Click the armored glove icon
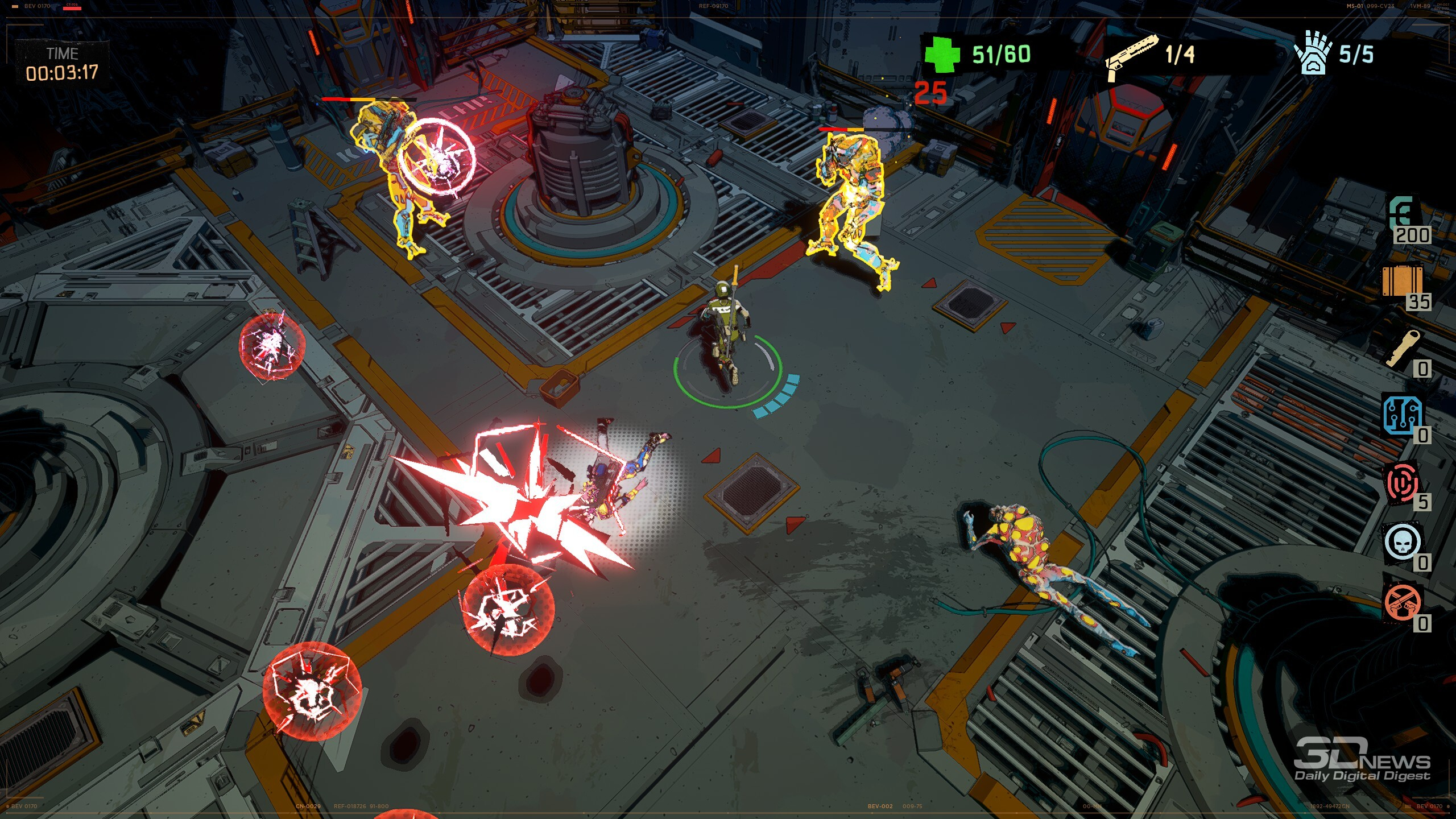This screenshot has height=819, width=1456. (1313, 53)
